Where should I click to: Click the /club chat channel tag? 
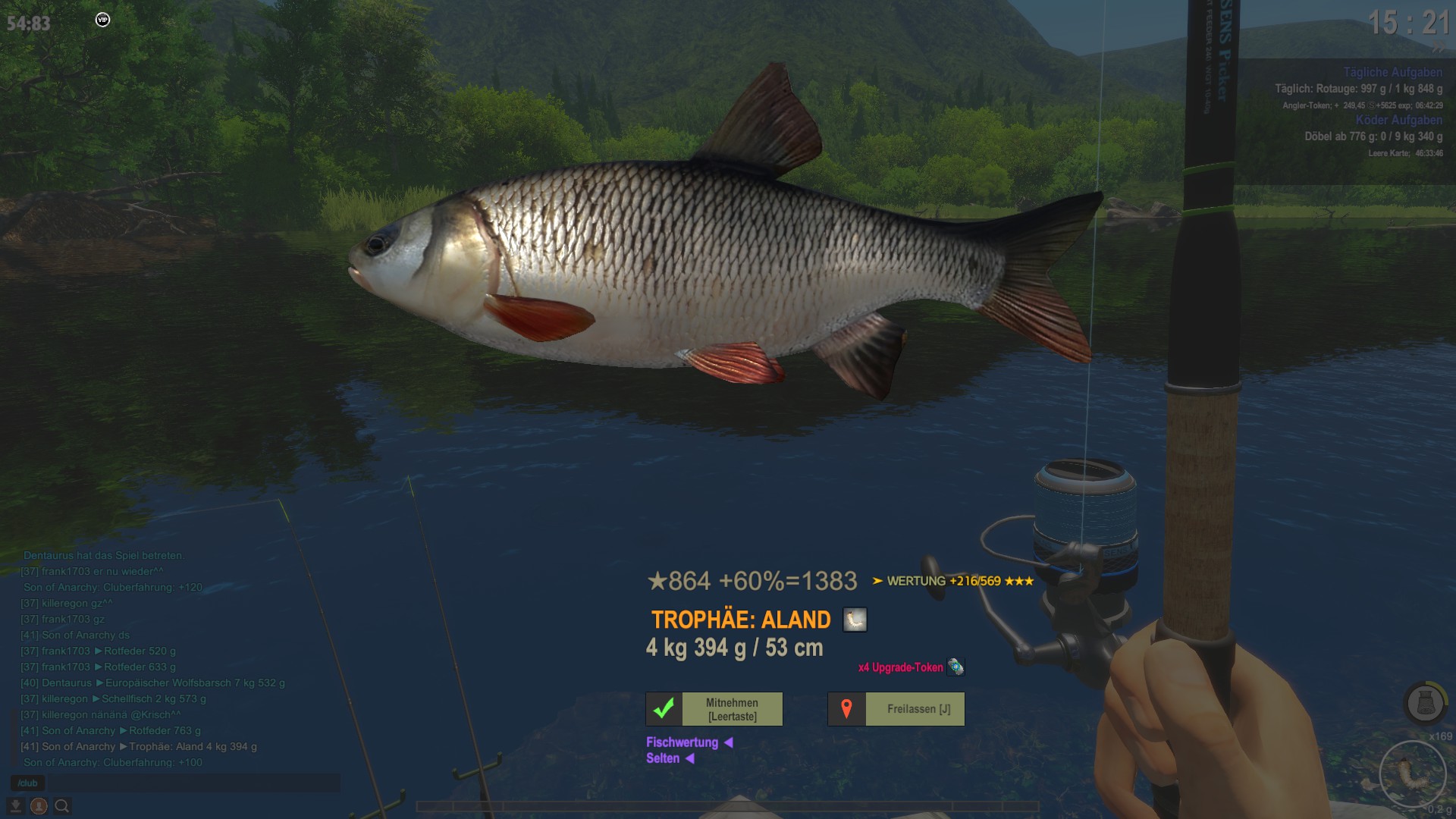(28, 783)
